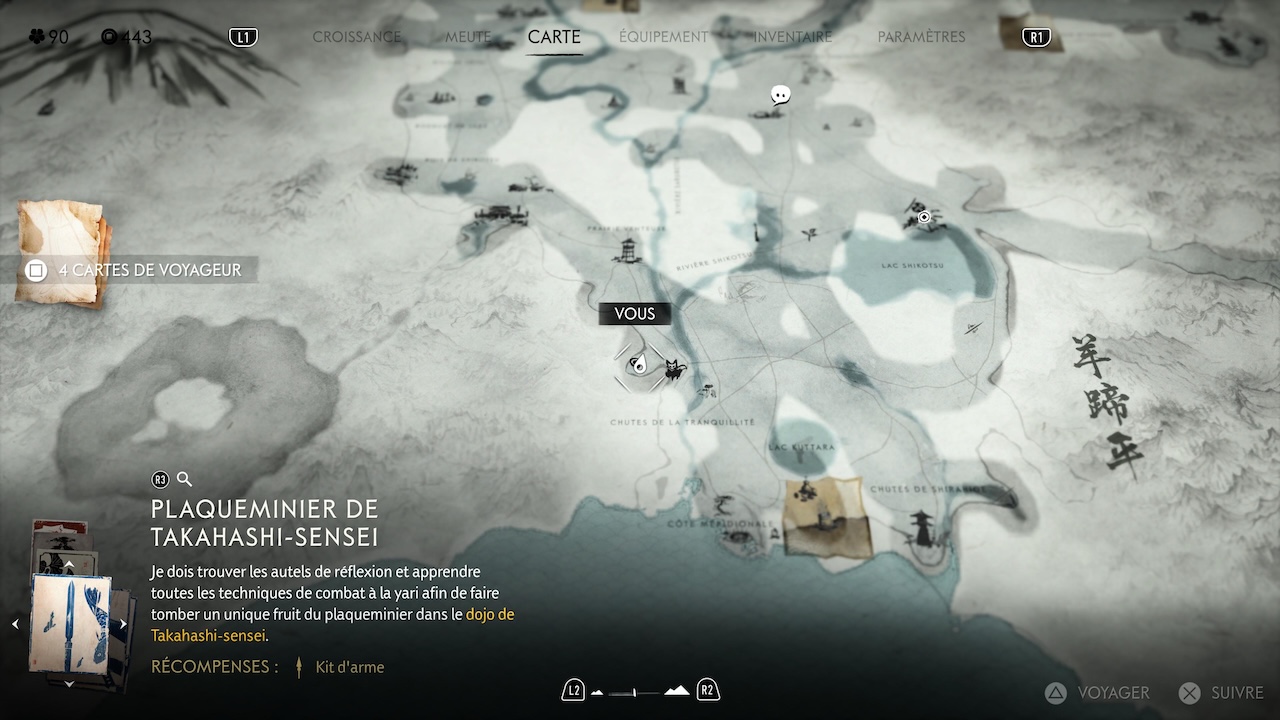Select the wolf head marker beside the player
The image size is (1280, 720).
pos(676,369)
